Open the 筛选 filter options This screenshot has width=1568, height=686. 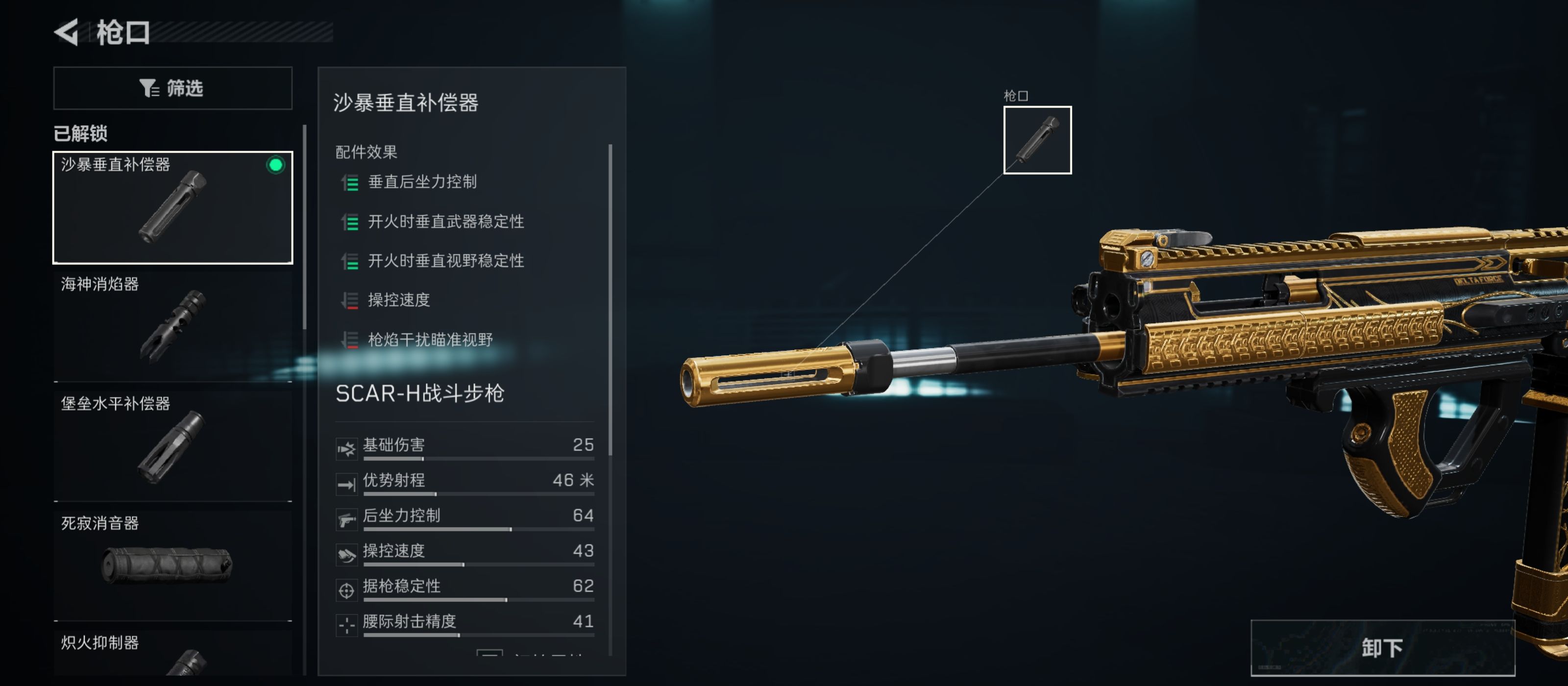coord(173,88)
